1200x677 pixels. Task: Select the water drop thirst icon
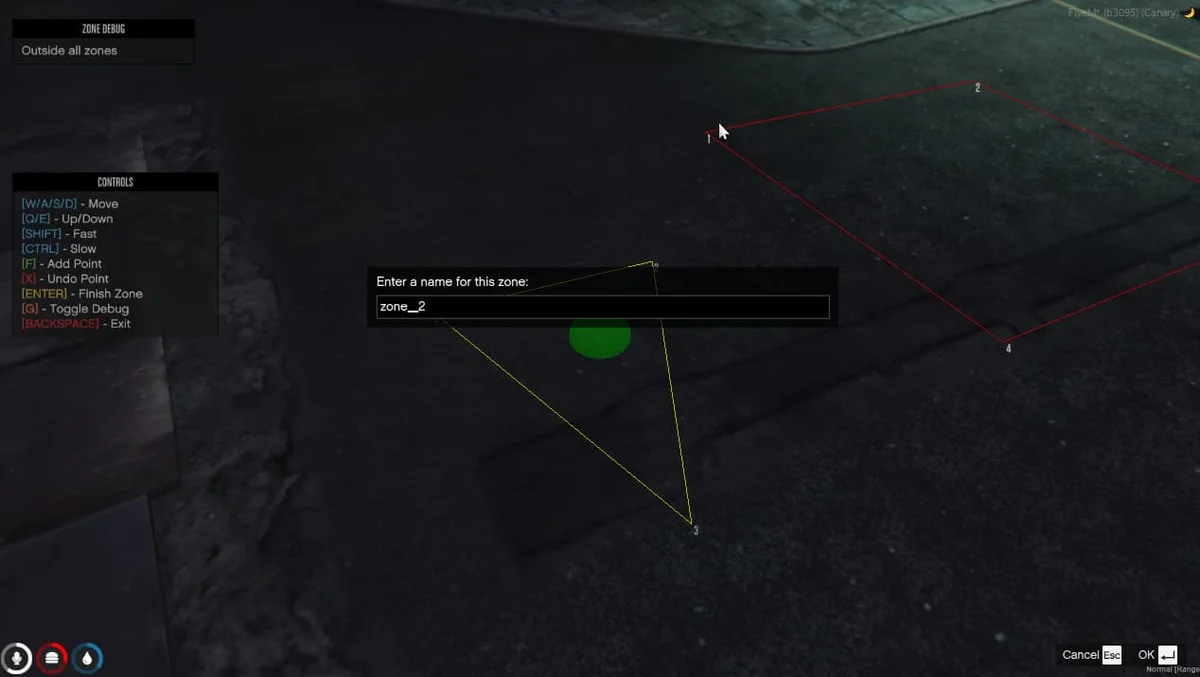tap(88, 657)
